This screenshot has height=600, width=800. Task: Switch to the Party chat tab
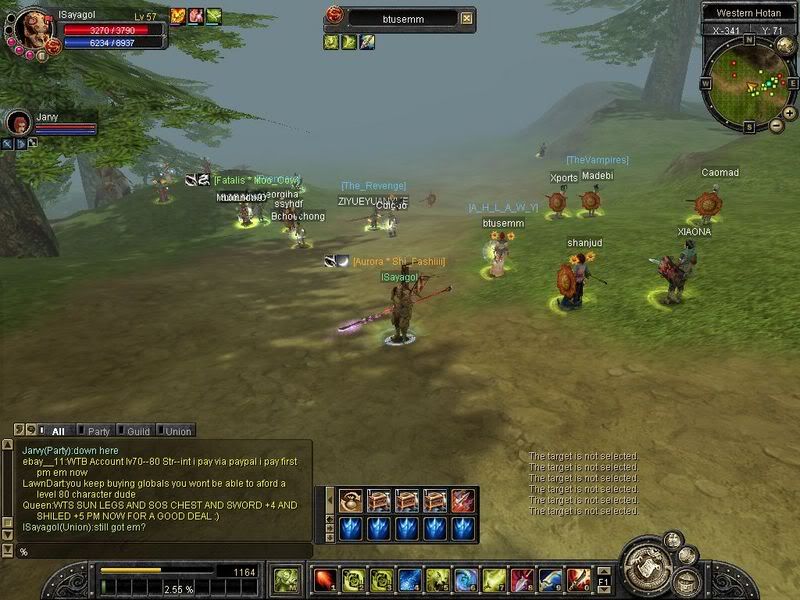click(x=98, y=431)
